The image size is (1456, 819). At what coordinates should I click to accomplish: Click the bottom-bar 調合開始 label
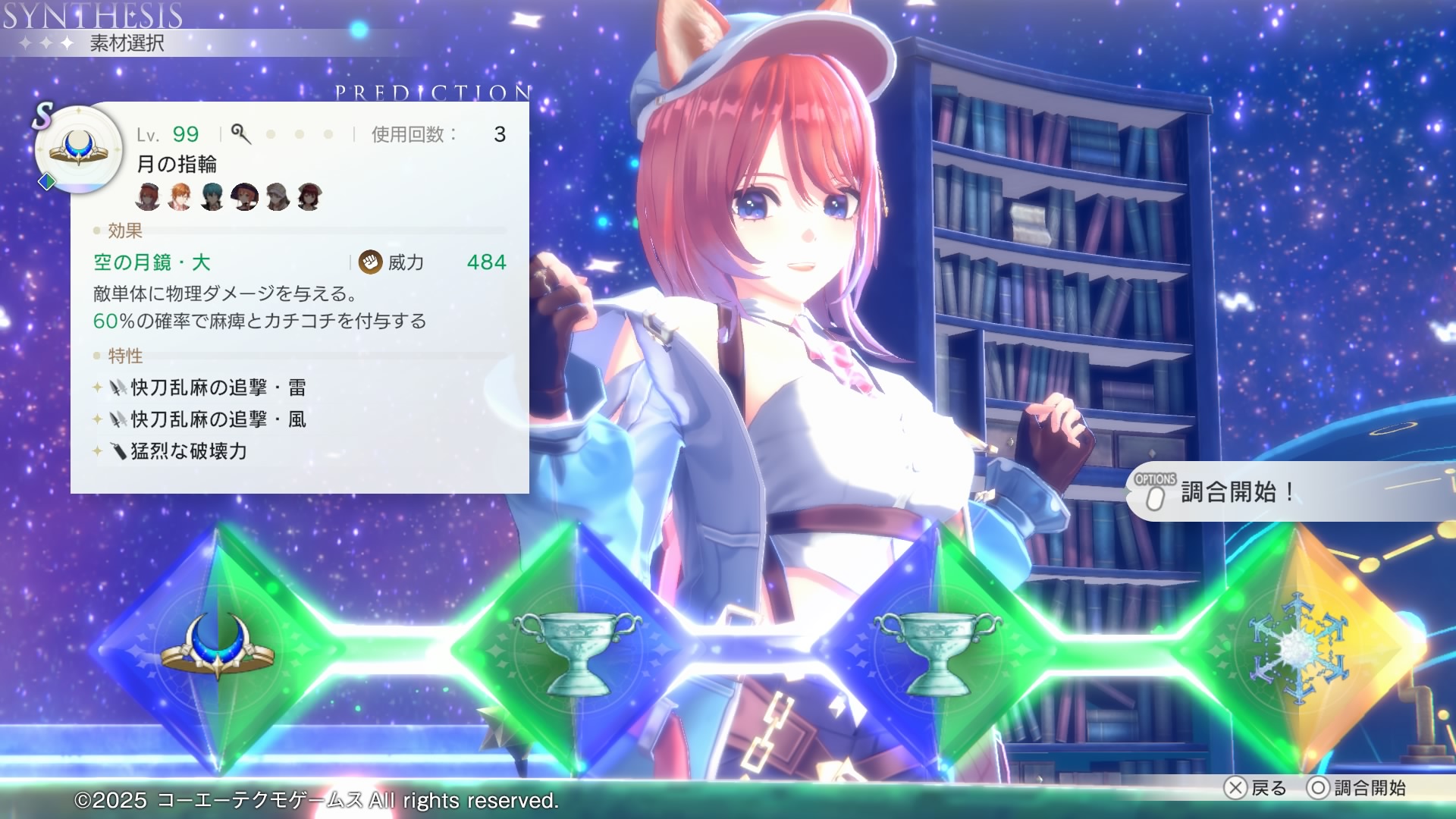pyautogui.click(x=1369, y=788)
